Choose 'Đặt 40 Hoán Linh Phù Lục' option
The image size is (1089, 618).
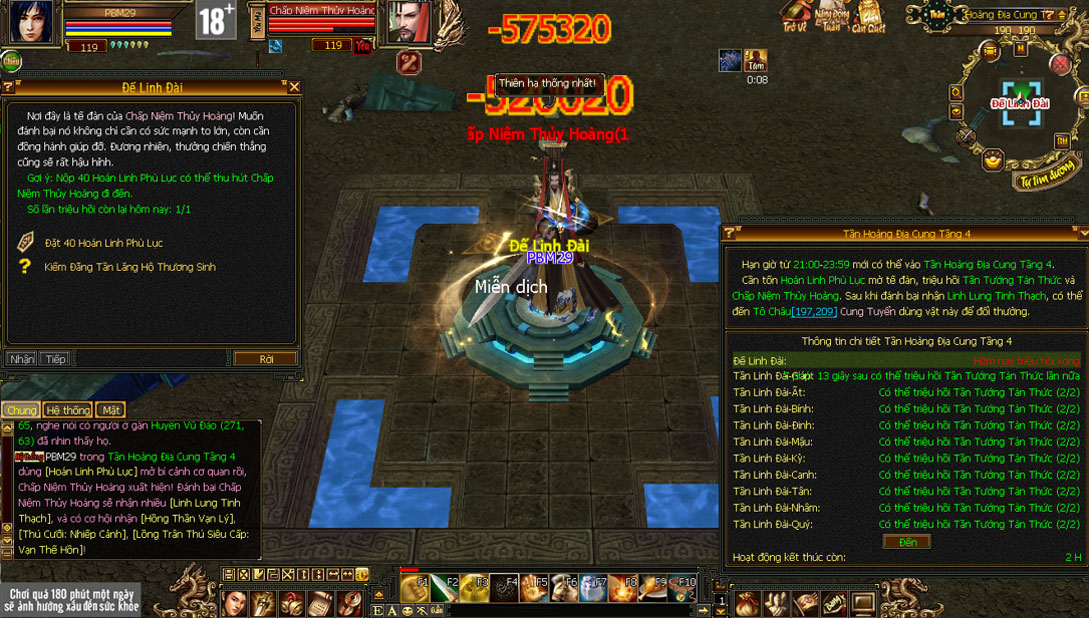(103, 243)
